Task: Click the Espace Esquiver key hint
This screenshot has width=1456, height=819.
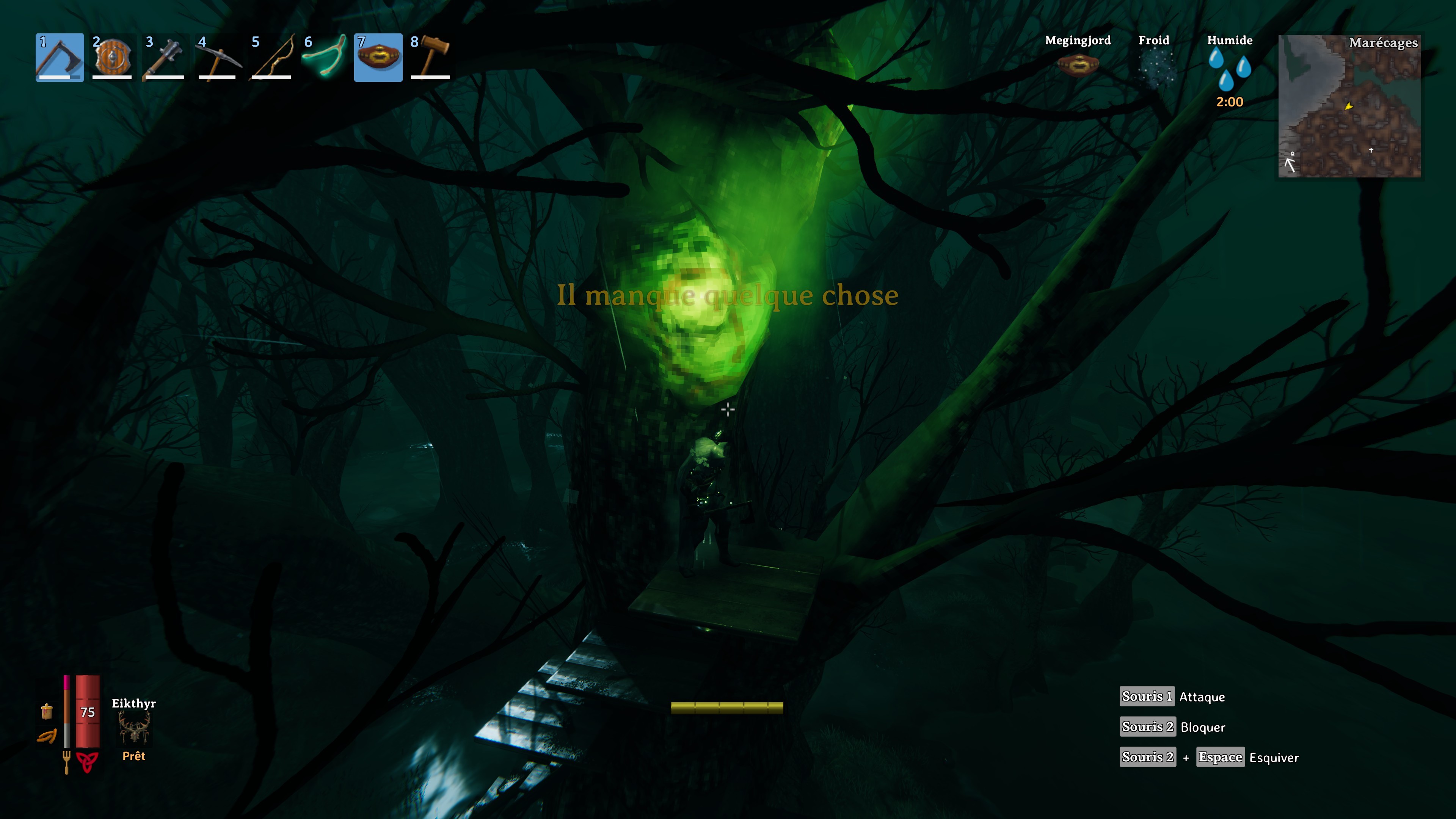Action: [1221, 757]
